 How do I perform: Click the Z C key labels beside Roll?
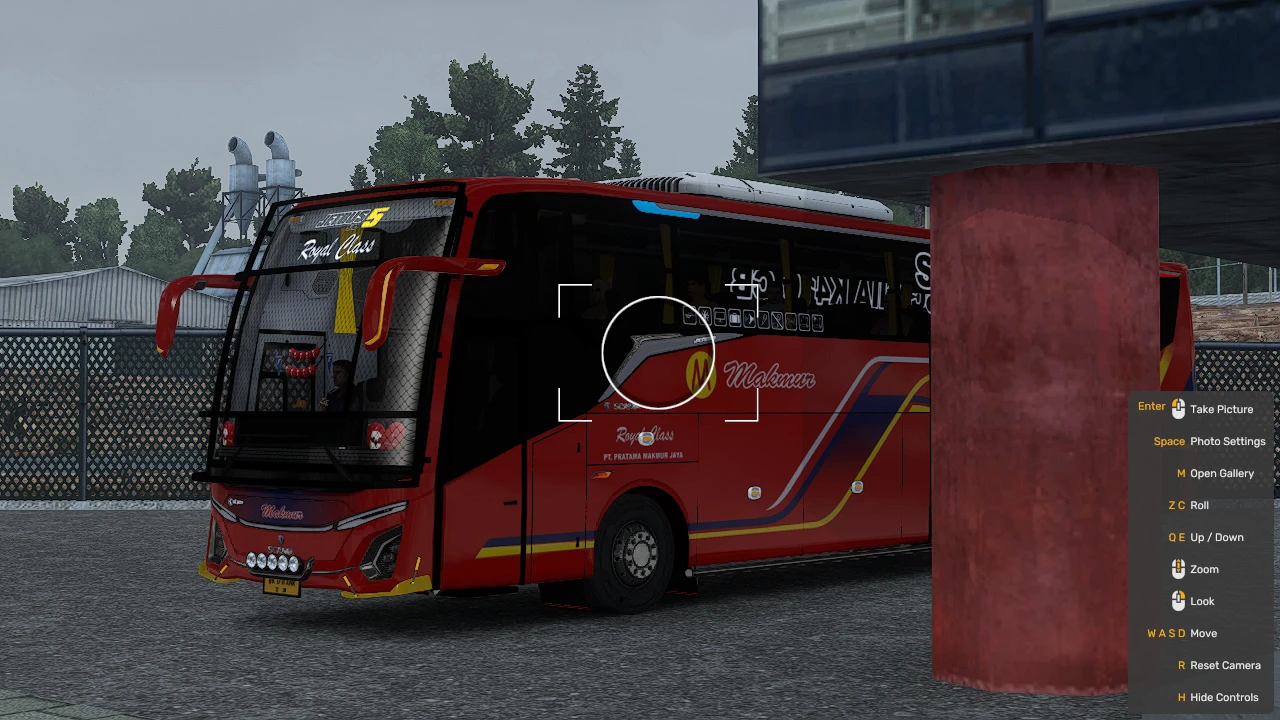[x=1177, y=505]
